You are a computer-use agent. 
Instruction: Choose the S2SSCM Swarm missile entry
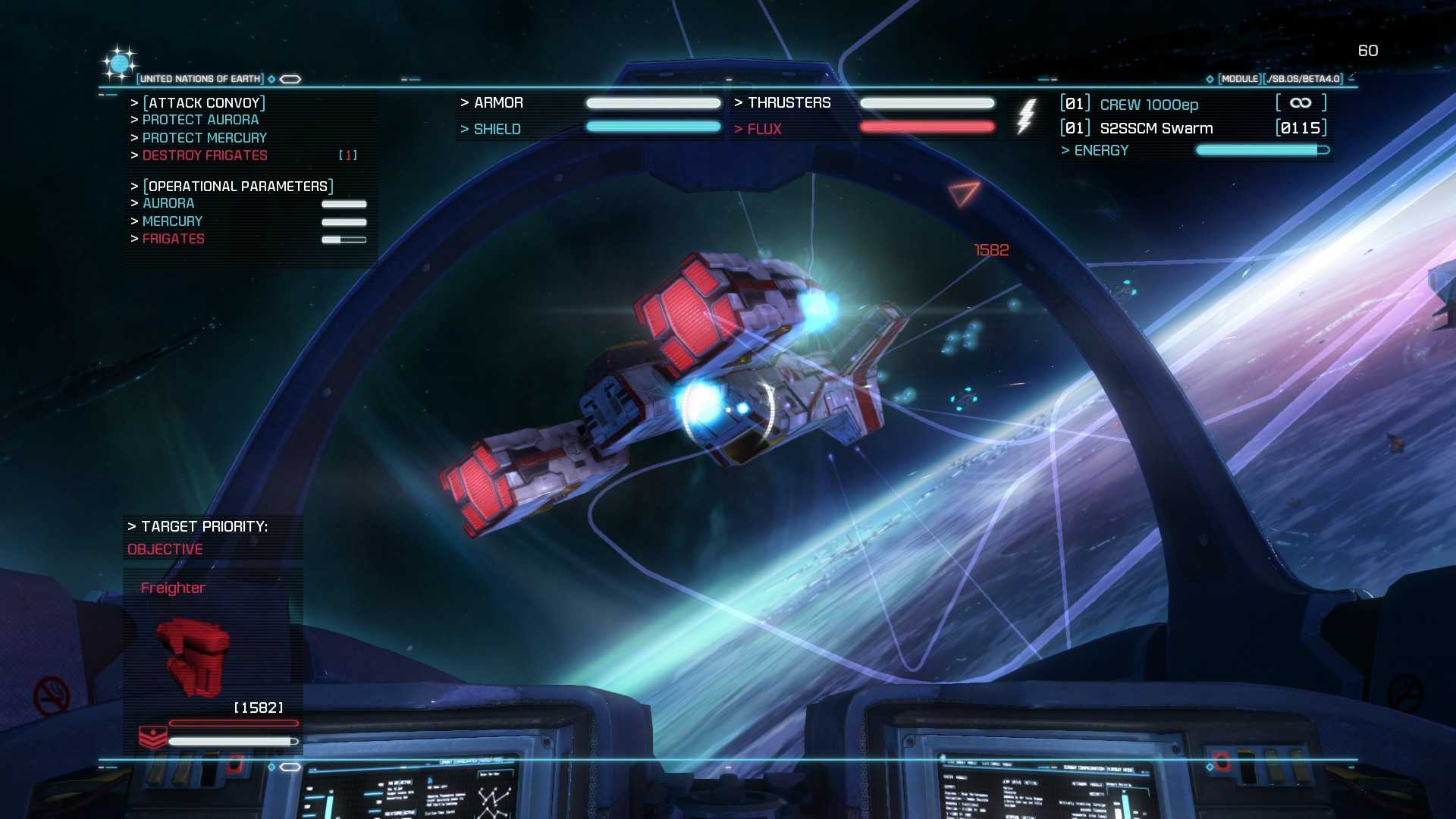point(1156,128)
